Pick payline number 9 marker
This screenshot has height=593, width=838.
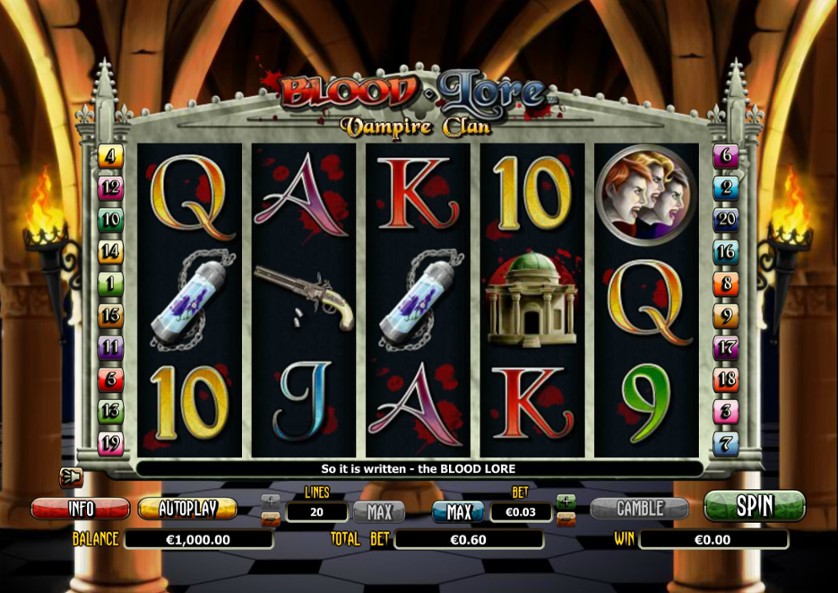pos(725,316)
